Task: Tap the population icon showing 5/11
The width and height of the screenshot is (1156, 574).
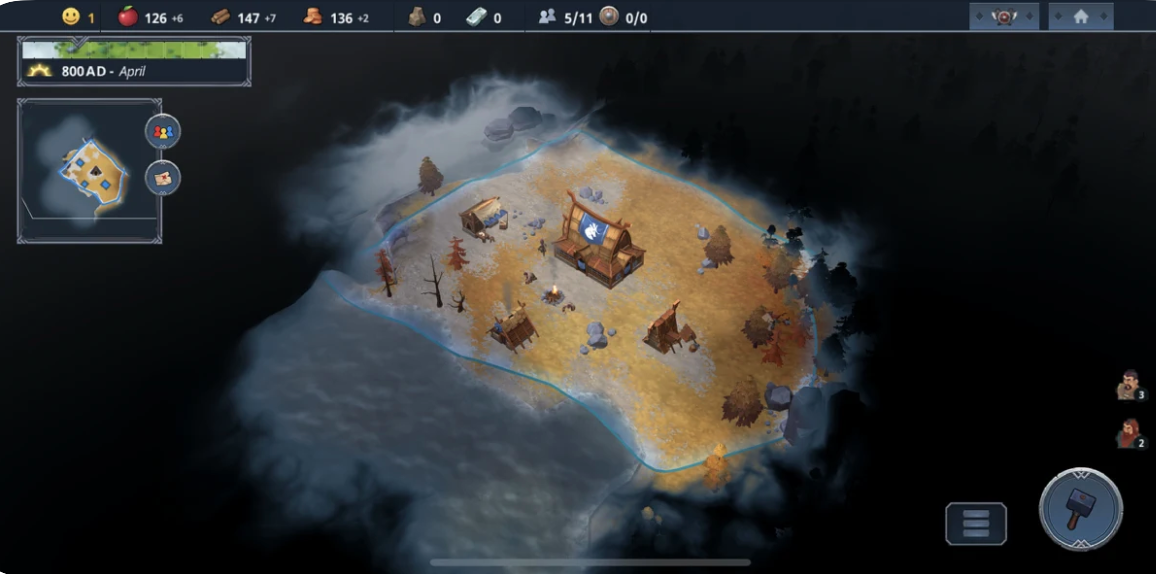Action: click(x=547, y=16)
